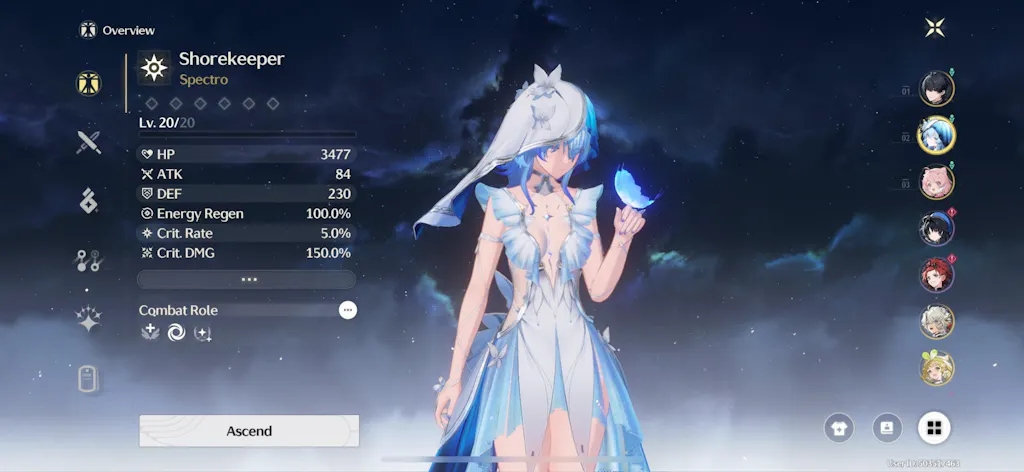
Task: Select the black-haired character in slot 01
Action: pos(937,88)
